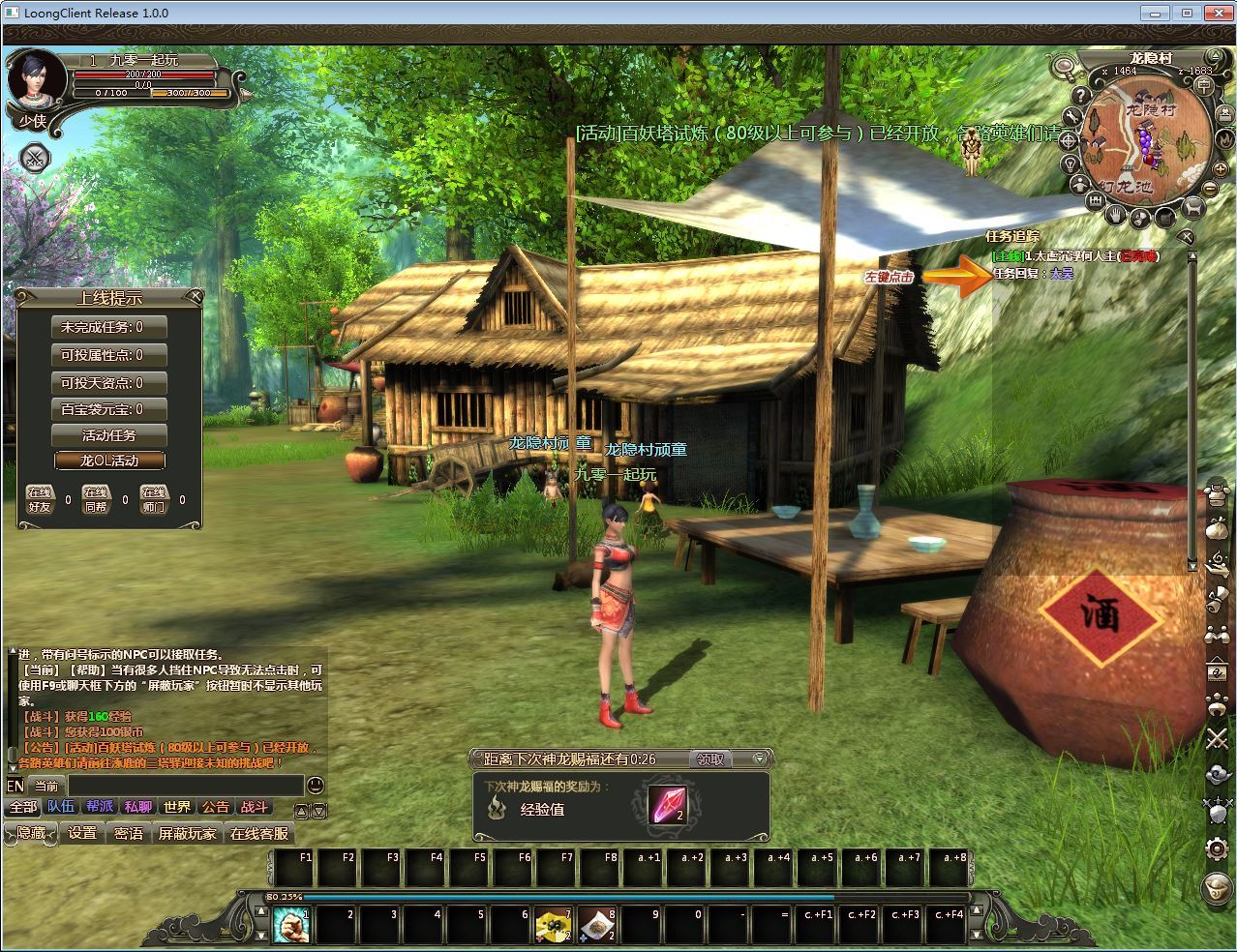The height and width of the screenshot is (952, 1237).
Task: Close the 上线提示 login tips panel
Action: coord(196,296)
